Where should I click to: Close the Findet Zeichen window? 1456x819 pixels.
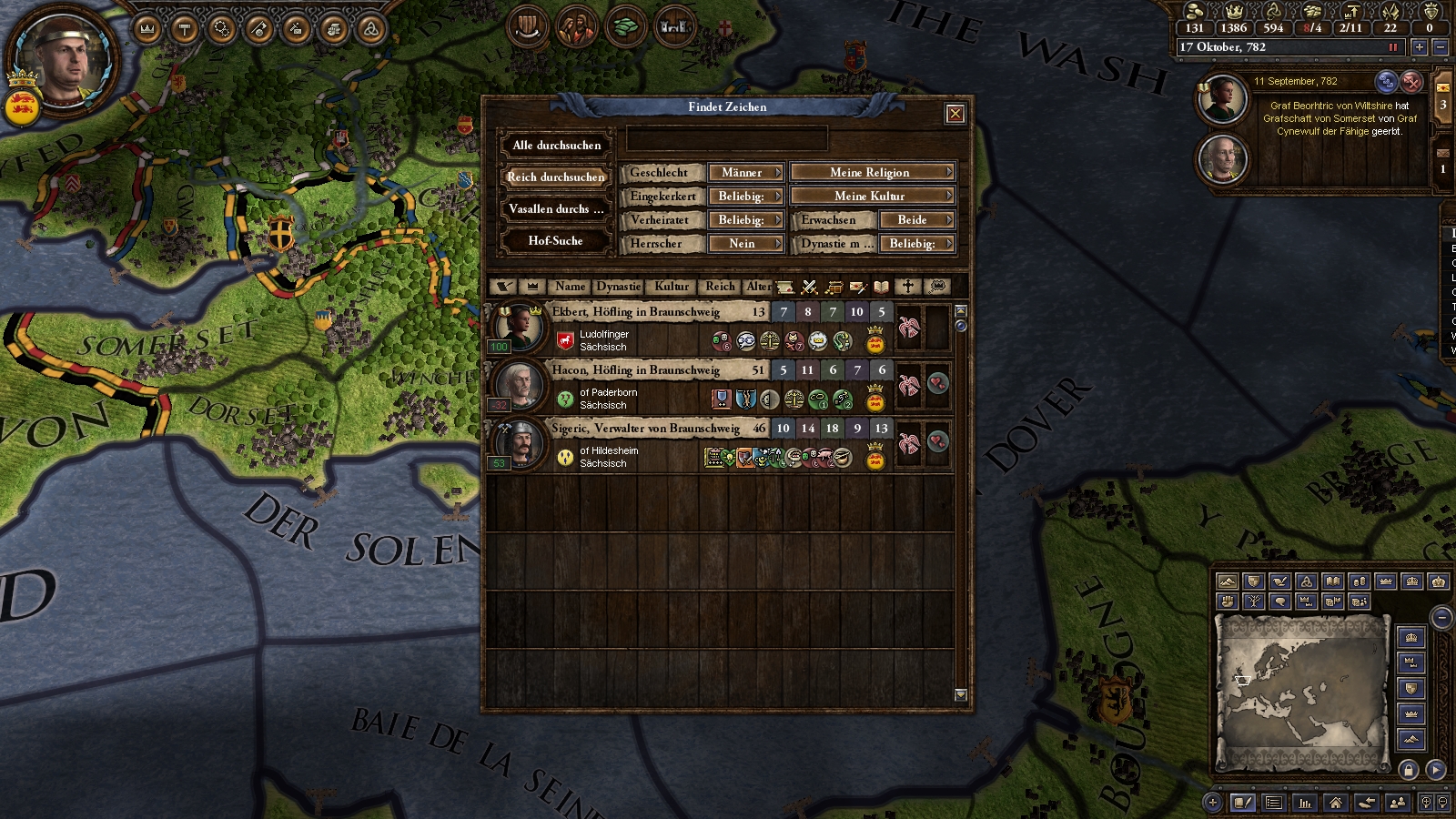point(955,114)
